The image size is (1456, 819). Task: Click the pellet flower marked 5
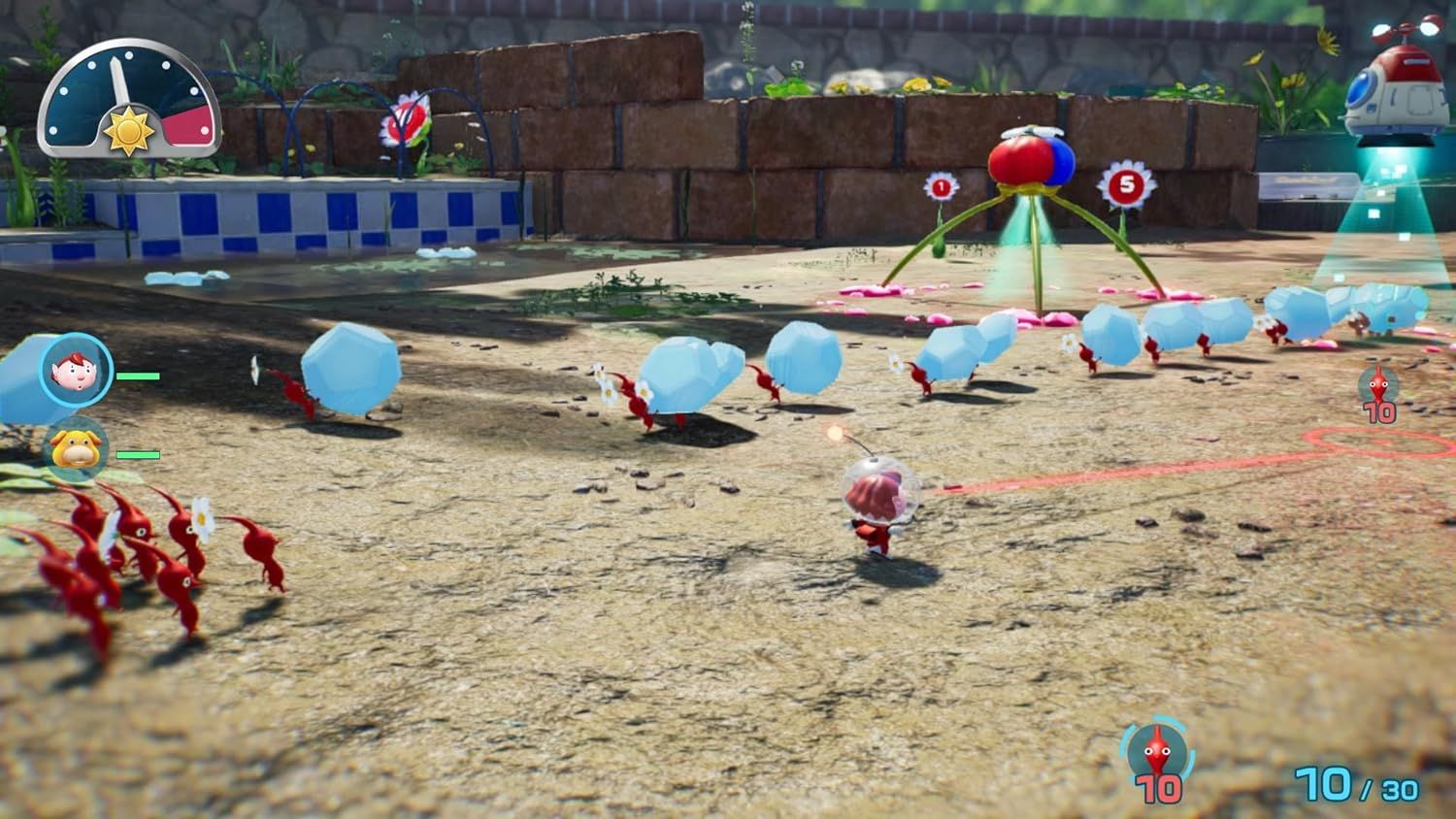click(1124, 182)
